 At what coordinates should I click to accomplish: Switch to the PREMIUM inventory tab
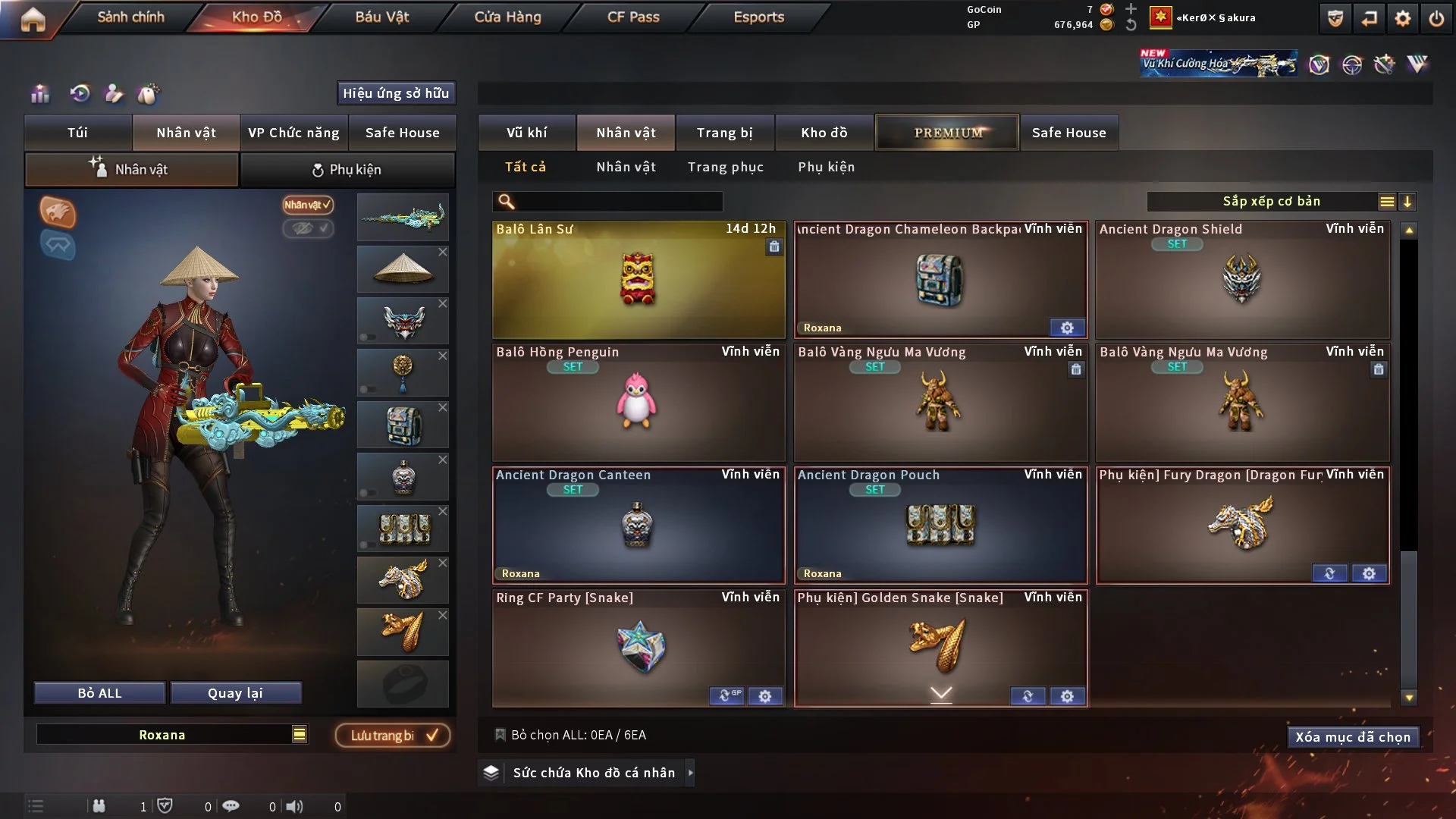946,132
